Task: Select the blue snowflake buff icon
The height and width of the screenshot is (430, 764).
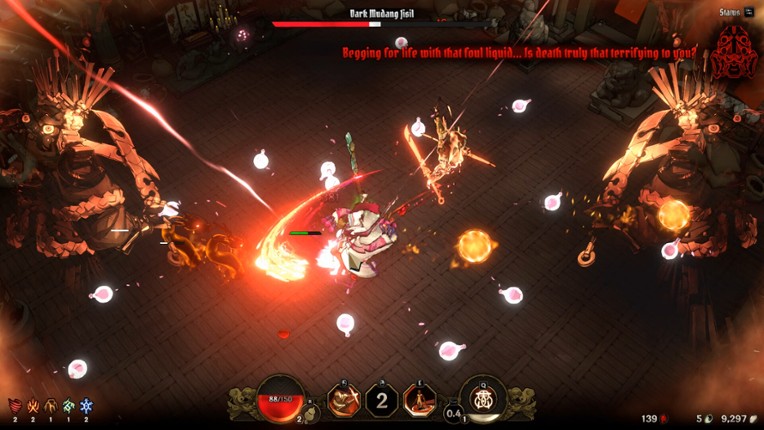Action: pyautogui.click(x=87, y=405)
